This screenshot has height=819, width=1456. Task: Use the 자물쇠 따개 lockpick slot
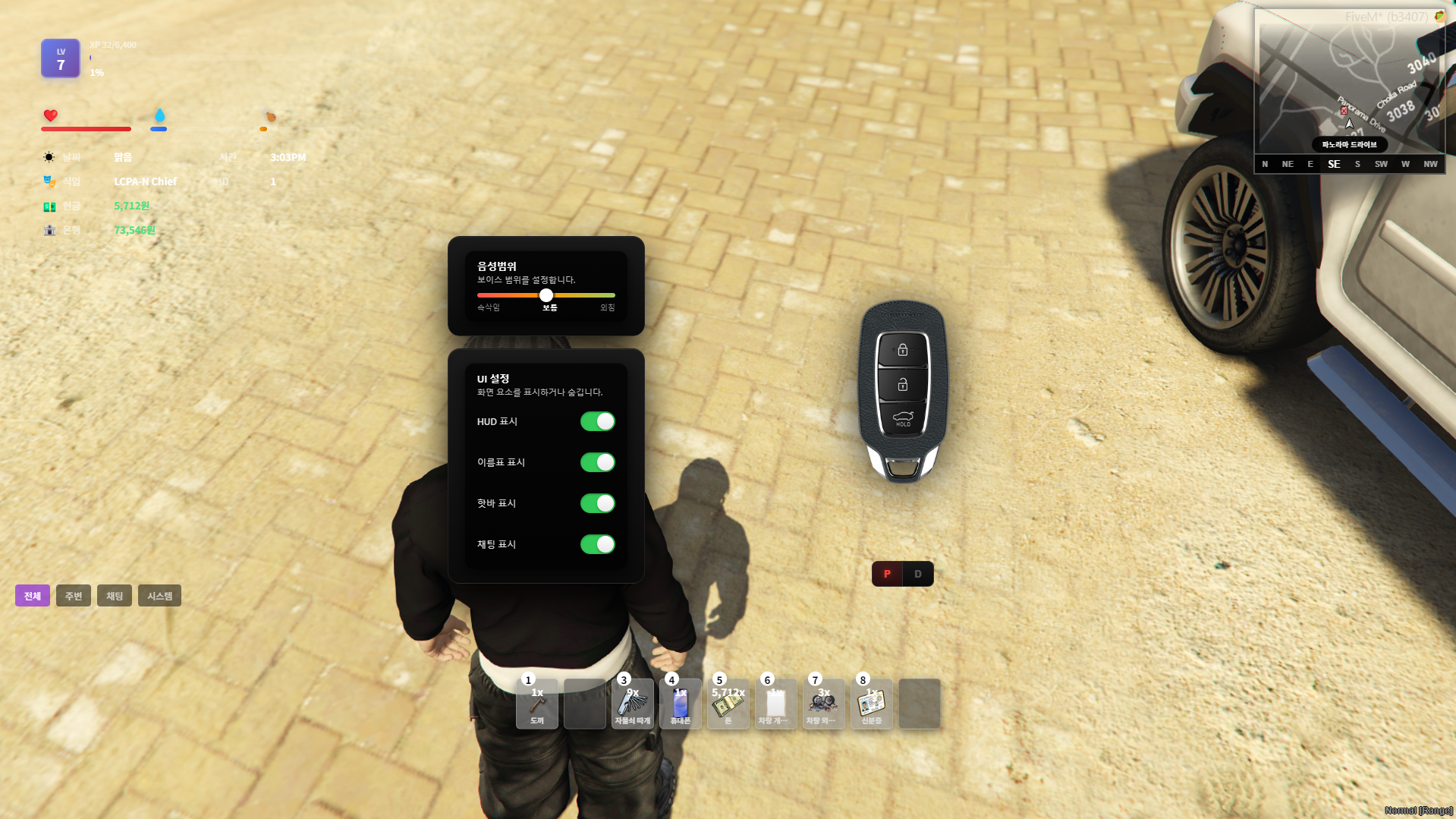[x=633, y=704]
